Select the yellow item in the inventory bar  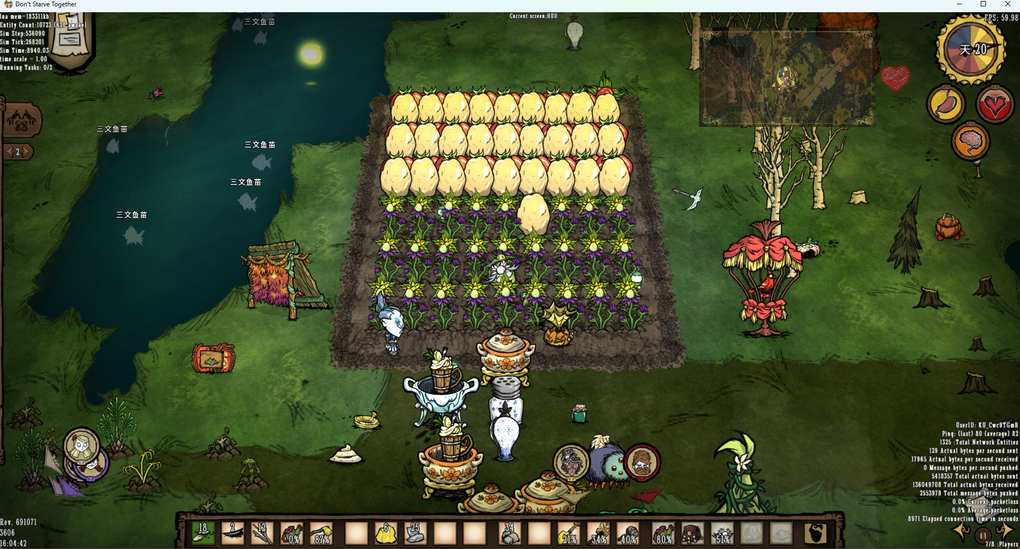[x=386, y=533]
